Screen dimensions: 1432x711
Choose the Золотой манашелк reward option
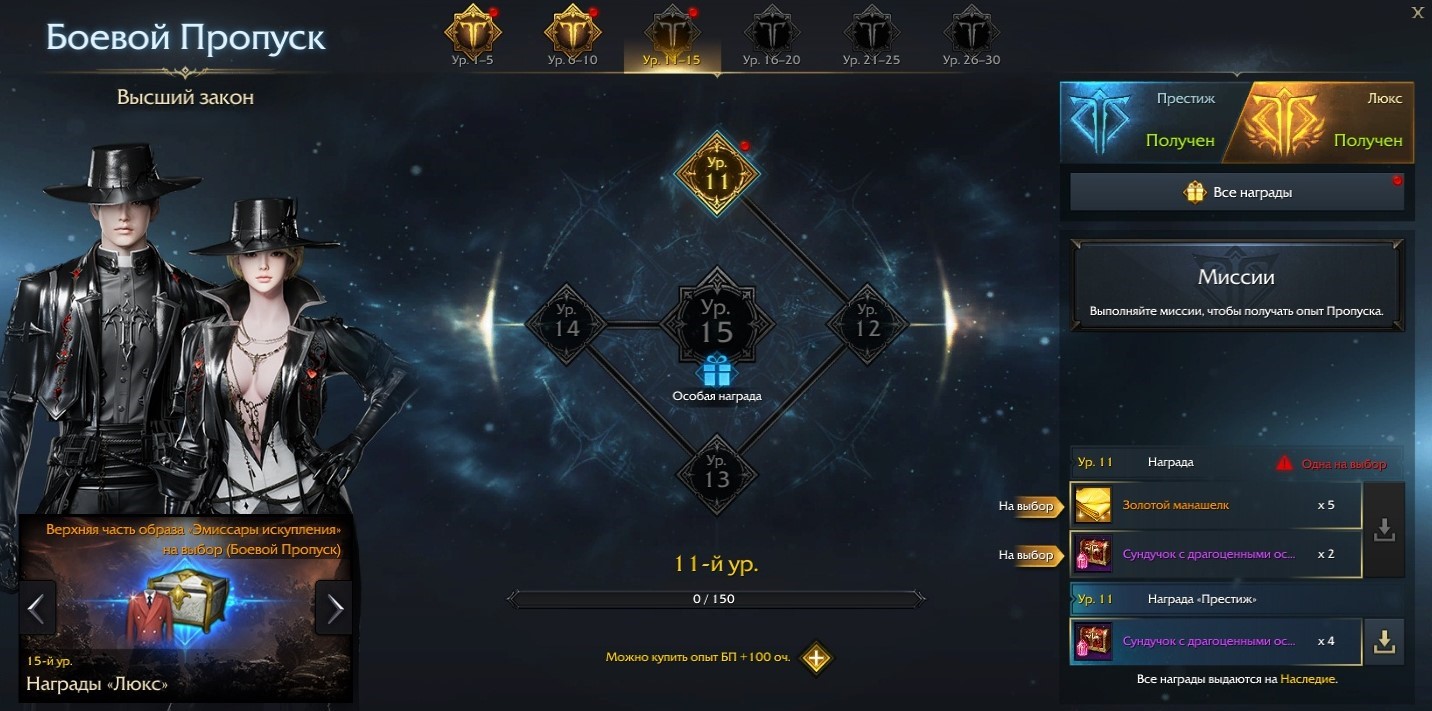click(1216, 505)
